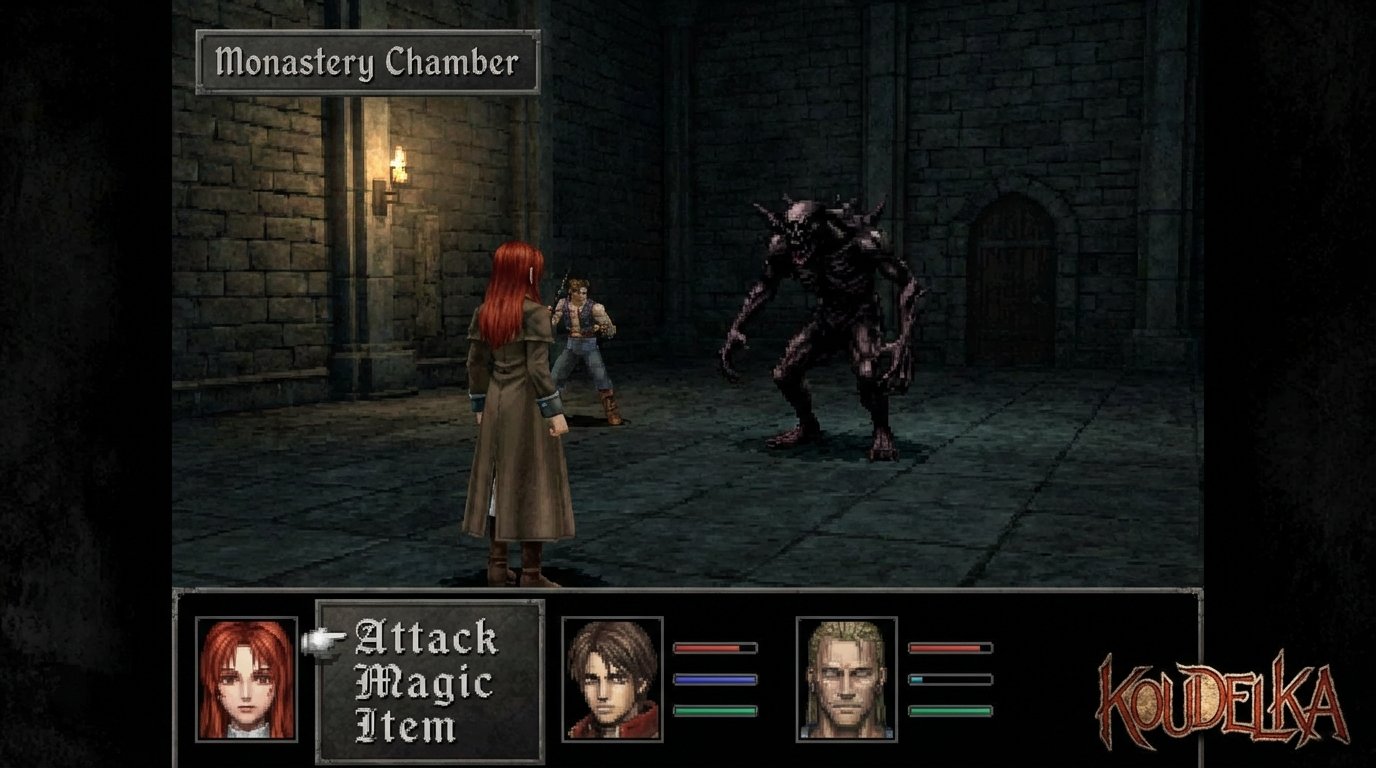Click Edward's portrait in the battle bar
The height and width of the screenshot is (768, 1376).
coord(612,681)
